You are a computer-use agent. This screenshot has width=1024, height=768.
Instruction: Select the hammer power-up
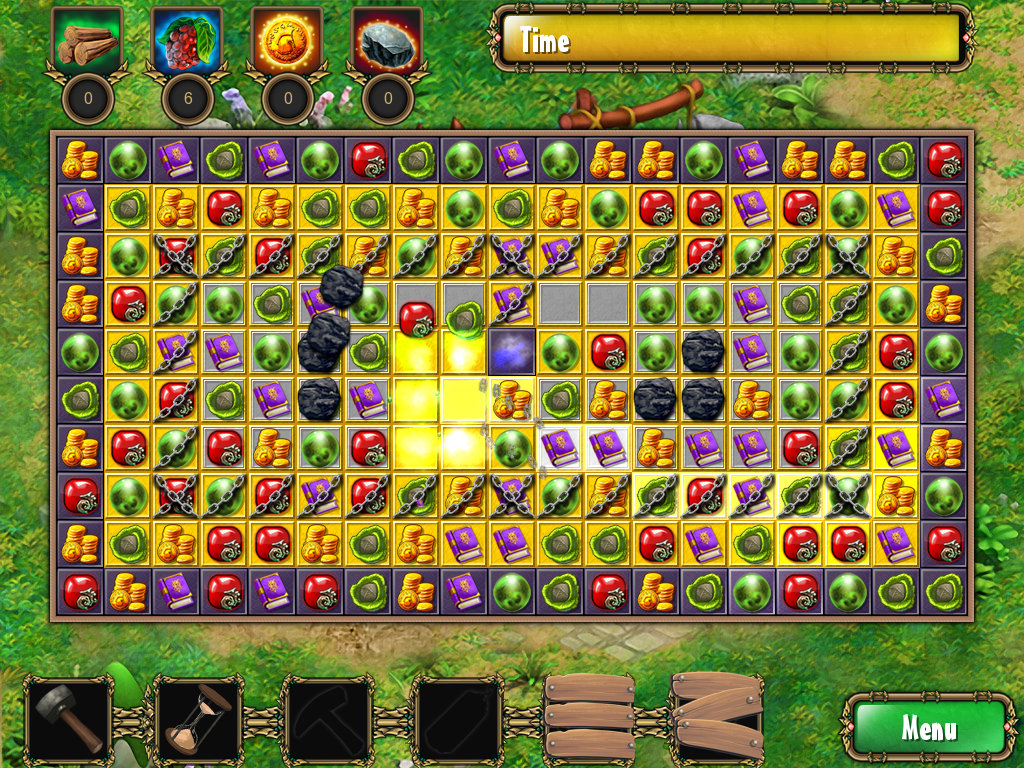pyautogui.click(x=68, y=720)
